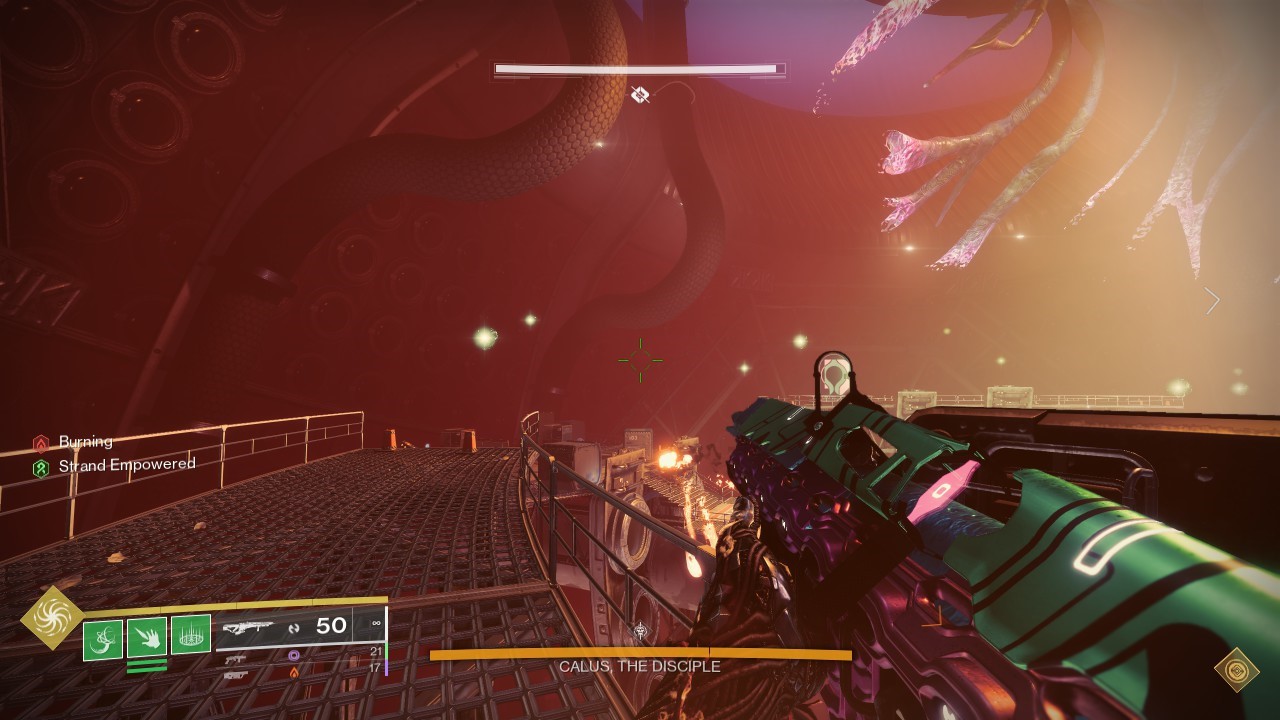1280x720 pixels.
Task: Click the purple Void energy icon beside the ammo
Action: click(294, 654)
